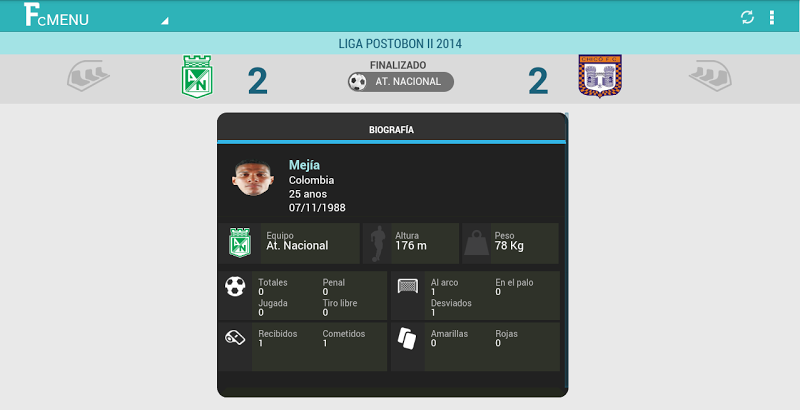Viewport: 800px width, 410px height.
Task: Tap the Chicó FC crest in scoreboard
Action: click(x=599, y=76)
